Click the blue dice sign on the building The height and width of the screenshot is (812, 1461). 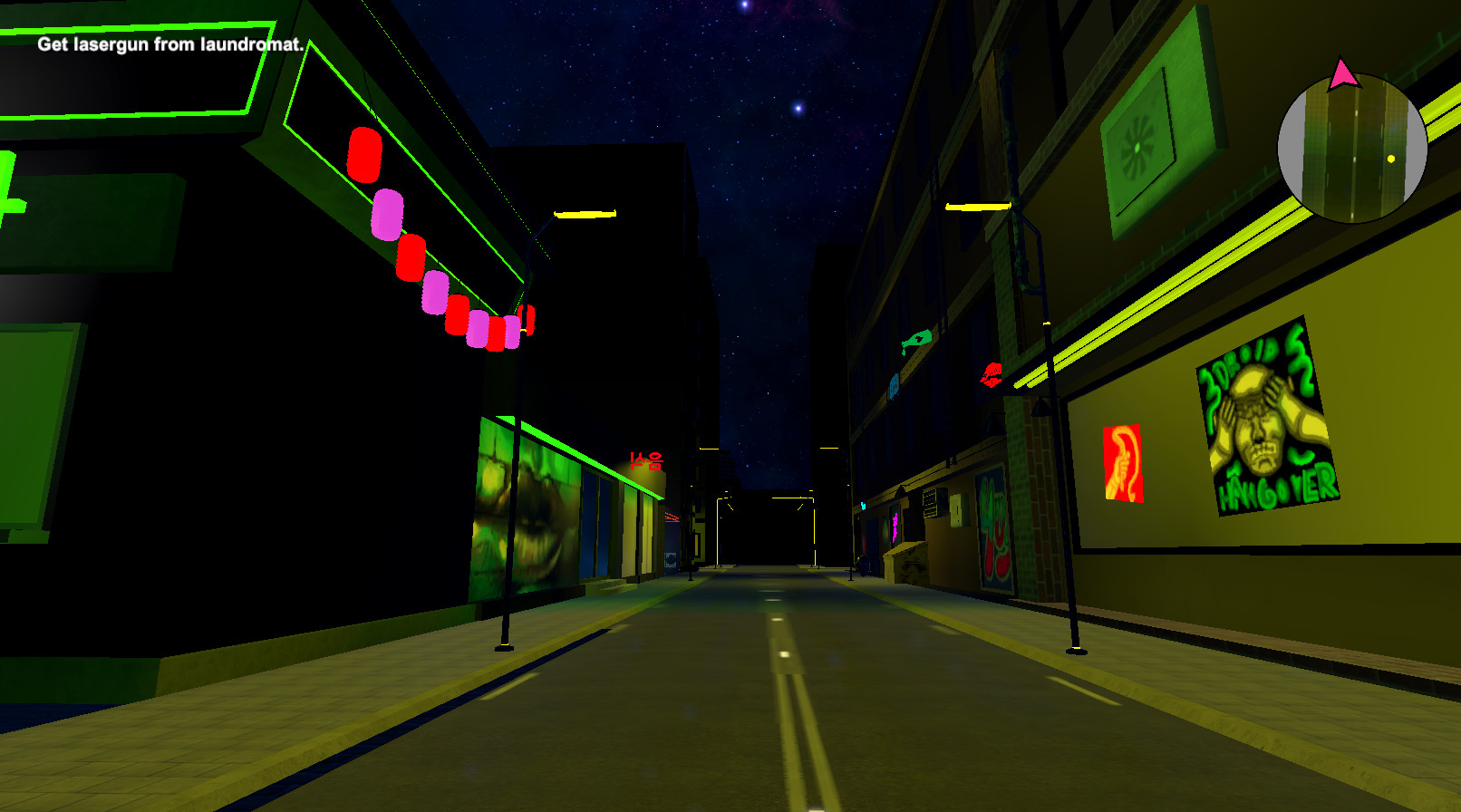pyautogui.click(x=894, y=388)
